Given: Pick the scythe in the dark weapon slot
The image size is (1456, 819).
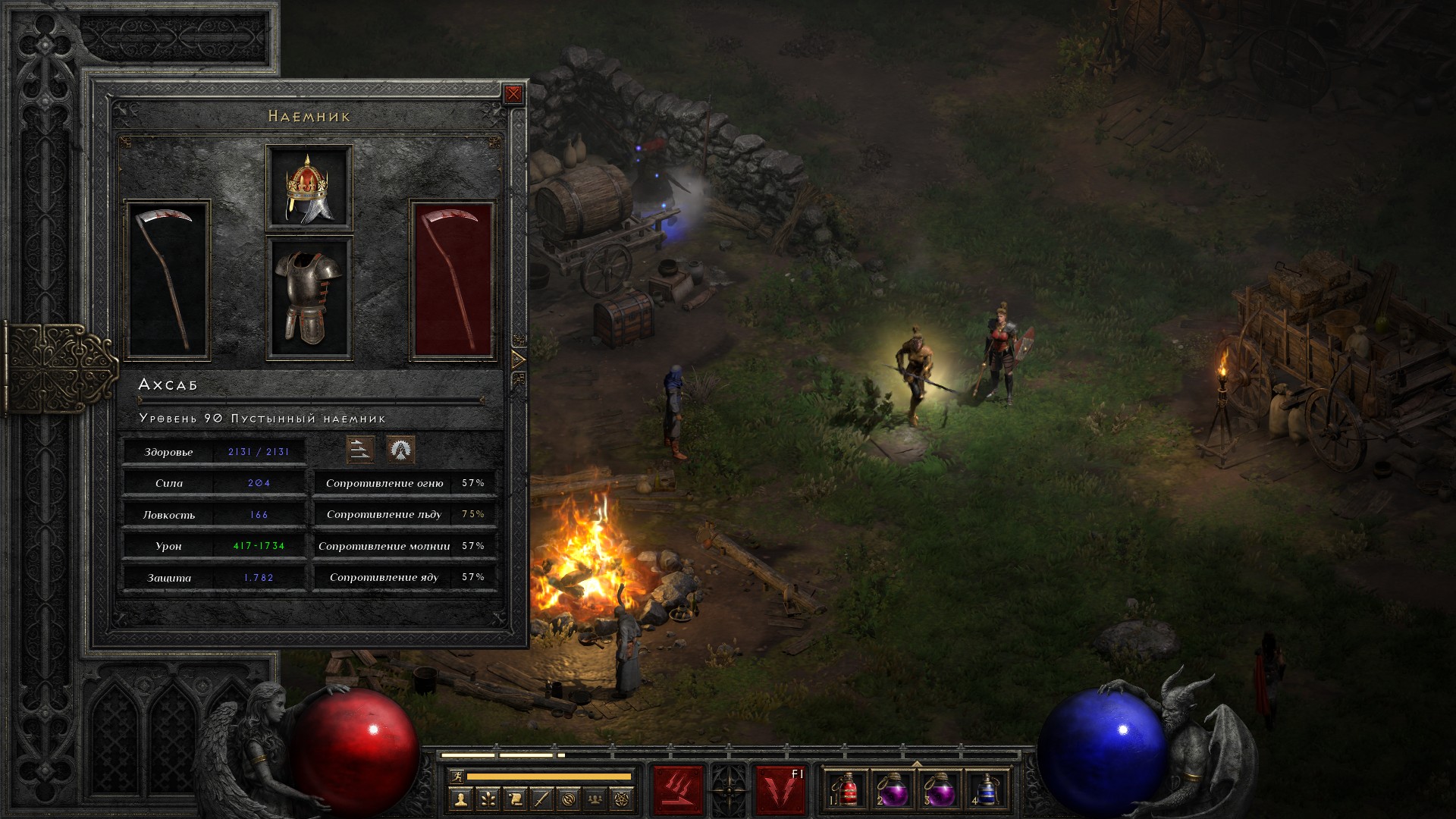Looking at the screenshot, I should (x=167, y=281).
